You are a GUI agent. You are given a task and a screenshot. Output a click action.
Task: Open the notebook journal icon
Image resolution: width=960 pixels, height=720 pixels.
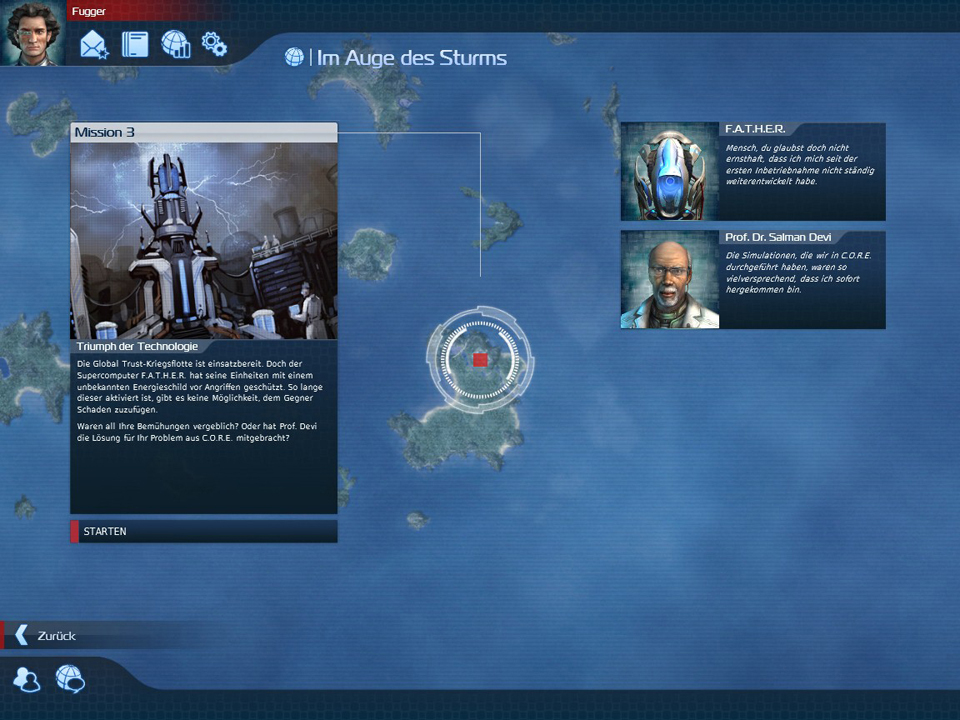pyautogui.click(x=135, y=45)
